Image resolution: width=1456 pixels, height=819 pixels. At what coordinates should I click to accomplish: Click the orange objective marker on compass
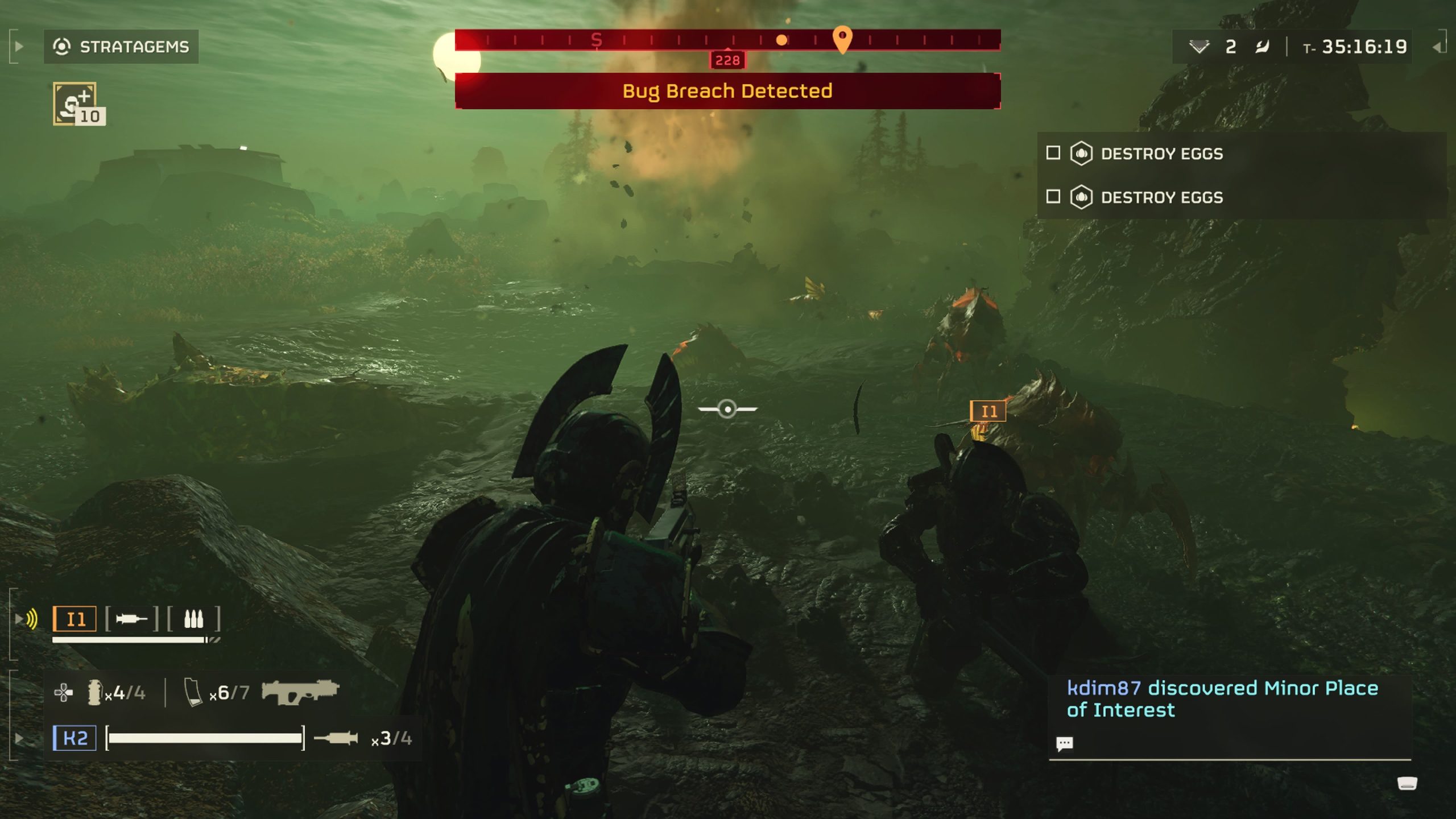point(842,39)
